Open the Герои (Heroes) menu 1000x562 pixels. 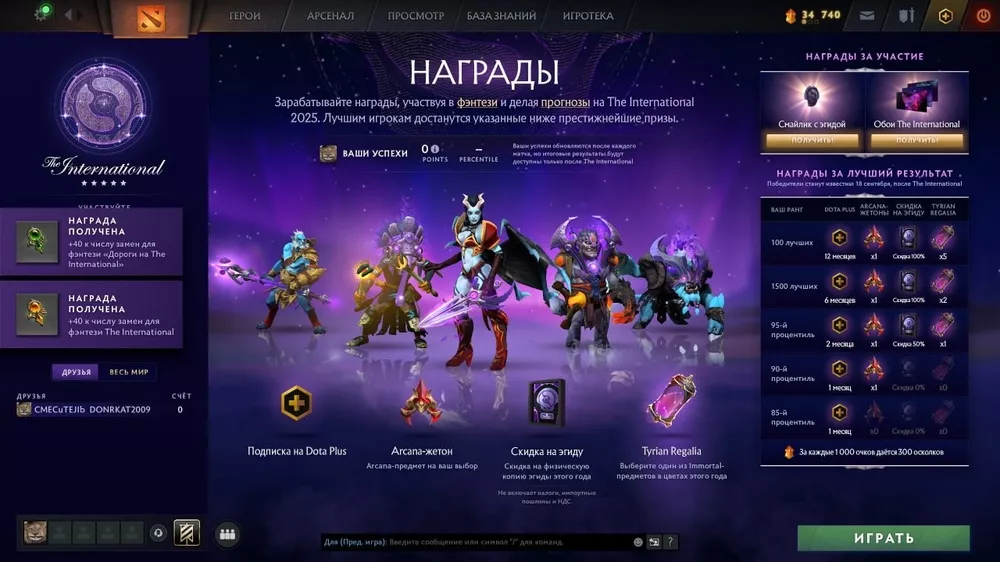tap(245, 16)
